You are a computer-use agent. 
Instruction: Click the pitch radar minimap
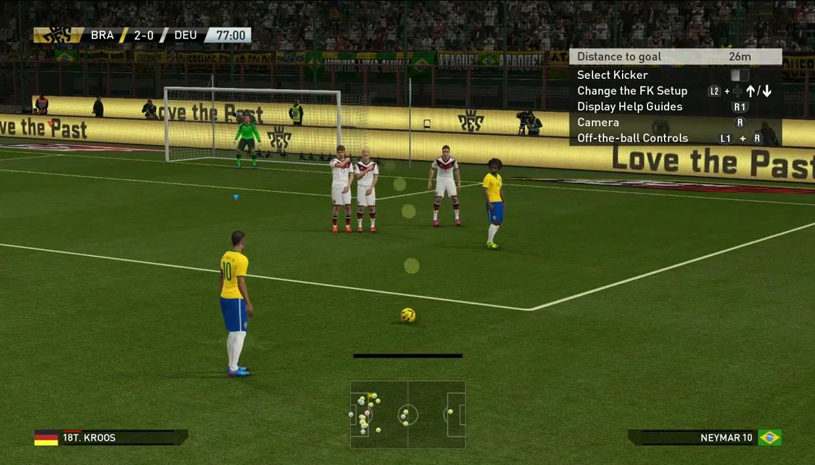(408, 413)
